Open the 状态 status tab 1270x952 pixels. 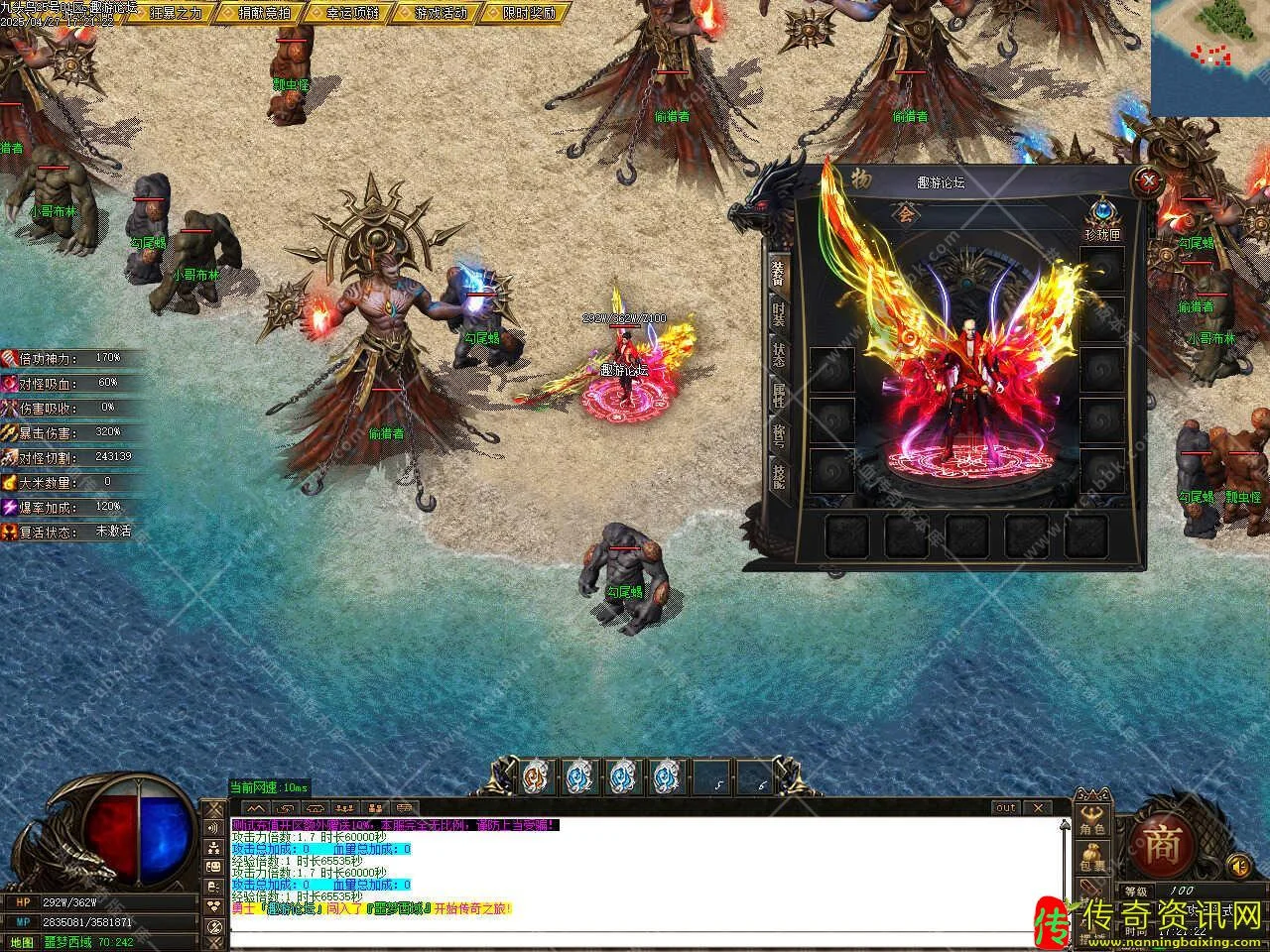click(x=778, y=355)
